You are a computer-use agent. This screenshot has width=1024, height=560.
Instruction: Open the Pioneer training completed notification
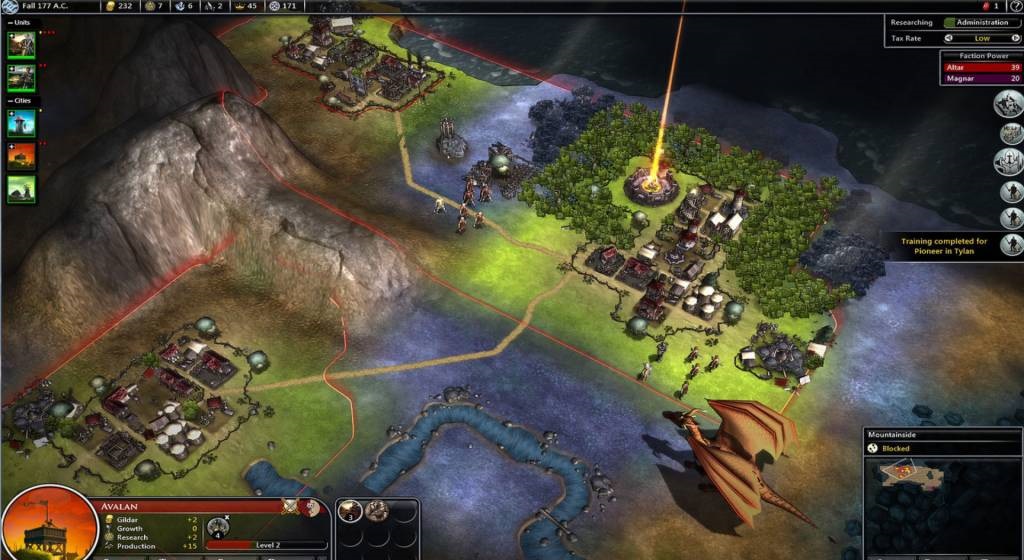coord(944,245)
